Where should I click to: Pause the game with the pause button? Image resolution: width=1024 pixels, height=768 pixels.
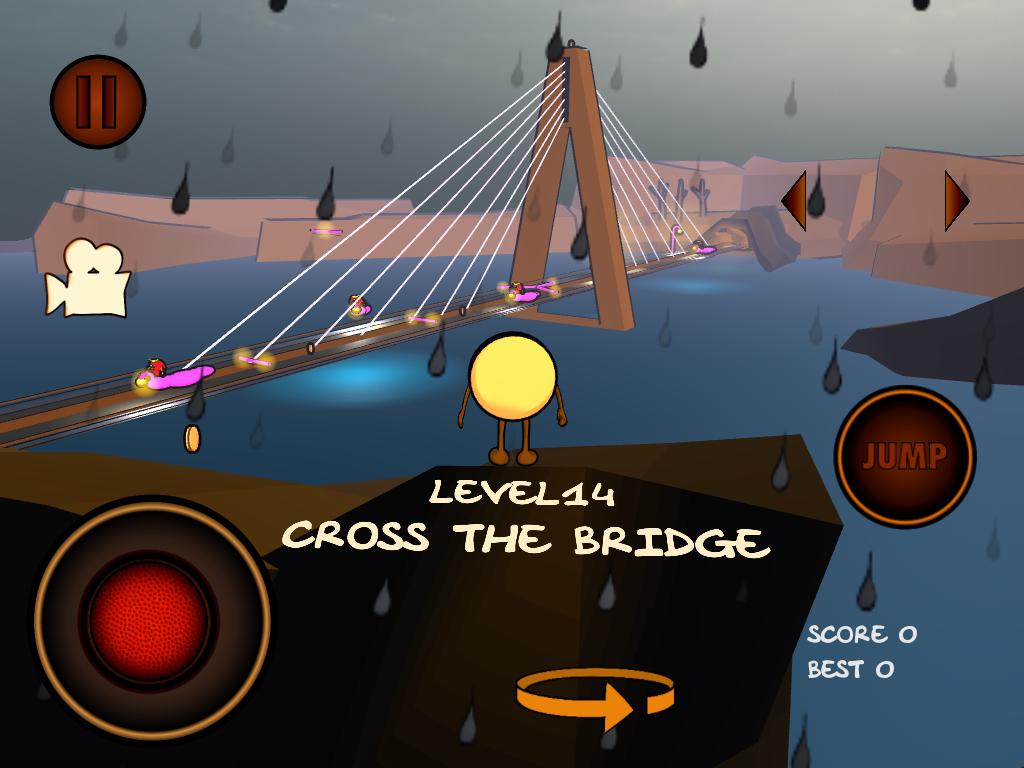coord(98,102)
